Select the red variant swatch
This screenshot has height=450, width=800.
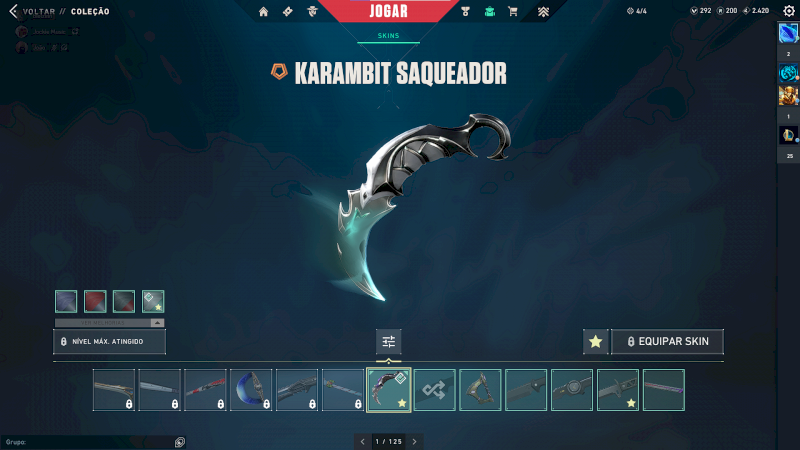point(95,301)
